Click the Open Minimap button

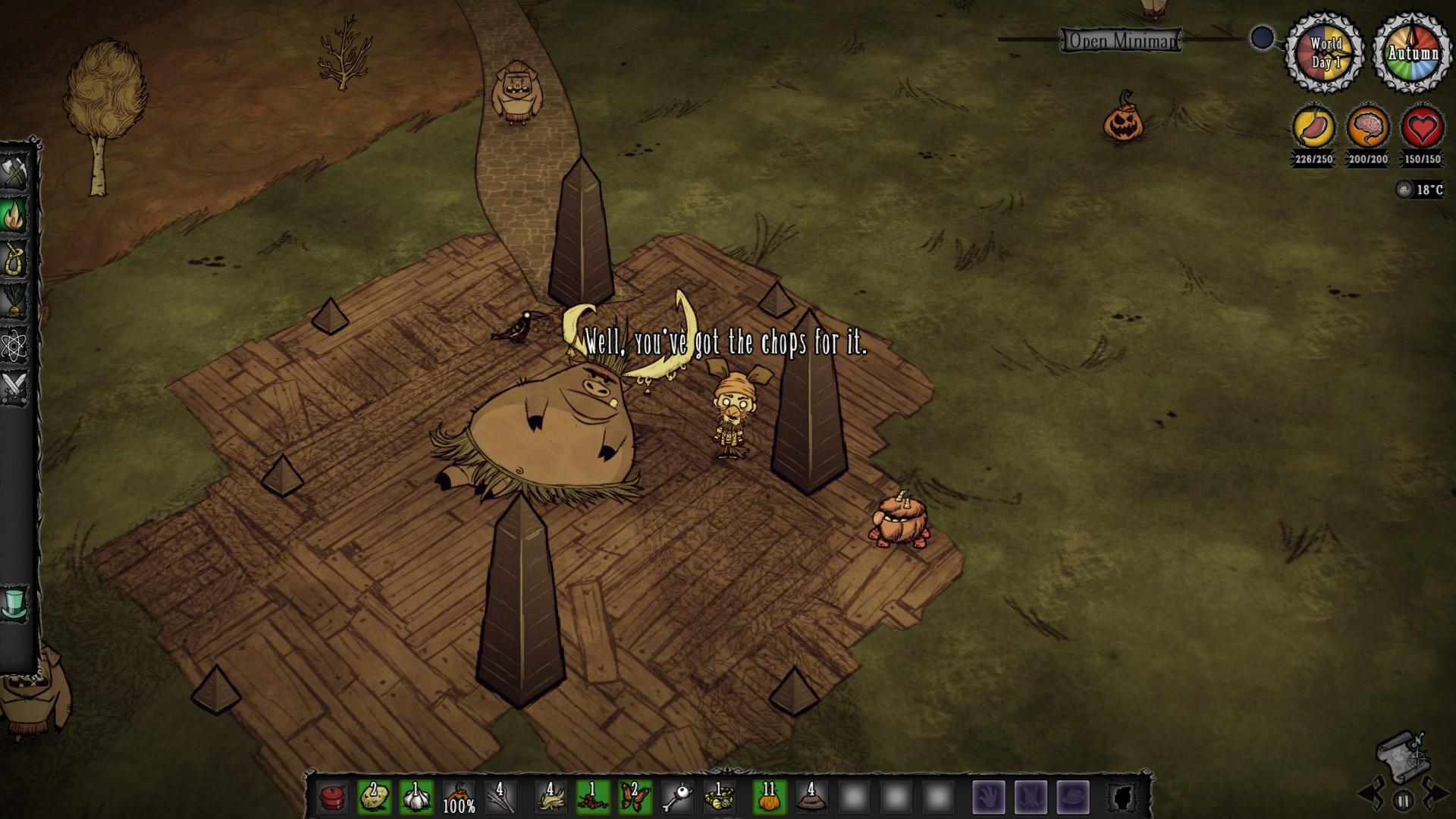[x=1120, y=40]
